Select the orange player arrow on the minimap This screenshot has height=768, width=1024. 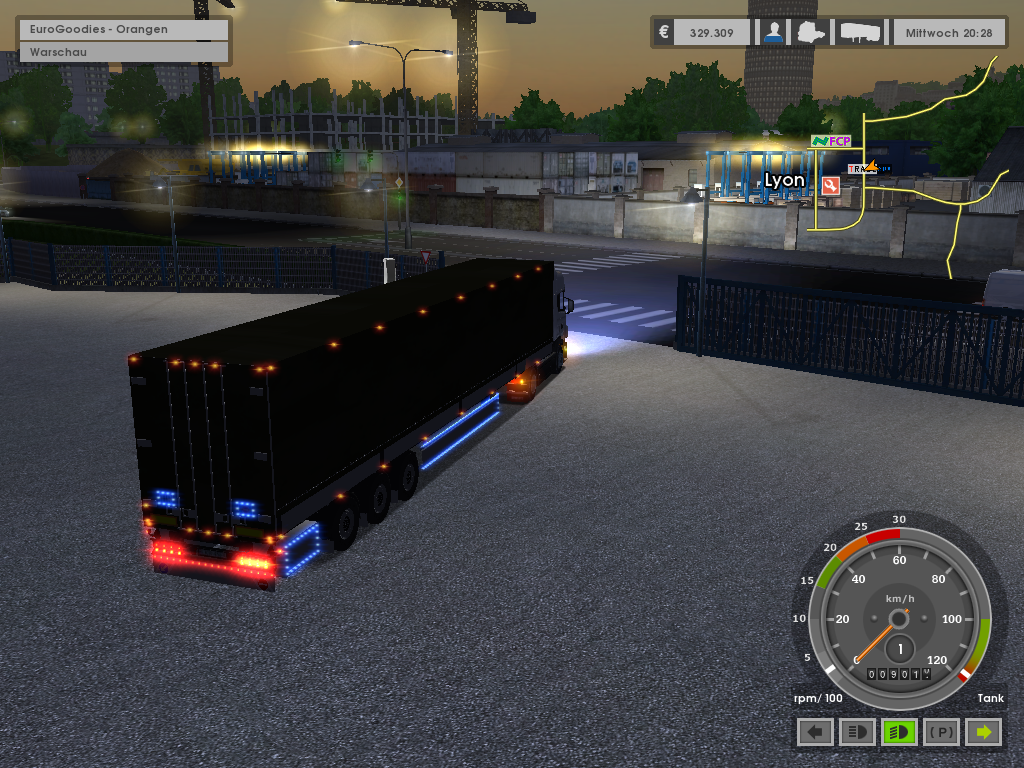pyautogui.click(x=870, y=167)
